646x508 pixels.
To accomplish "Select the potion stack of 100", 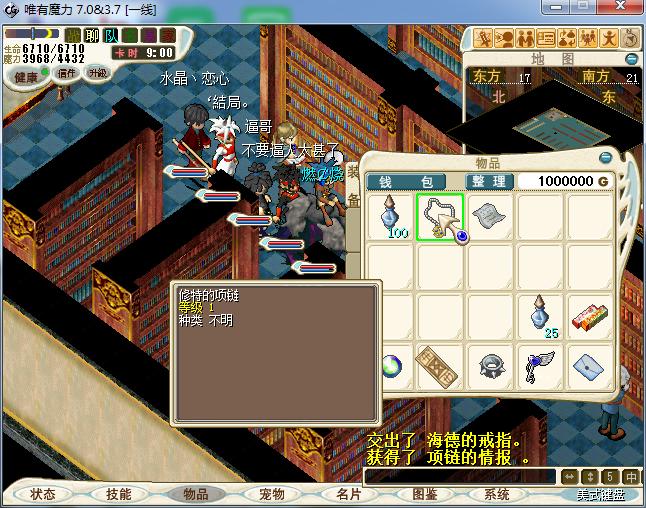I will [389, 217].
